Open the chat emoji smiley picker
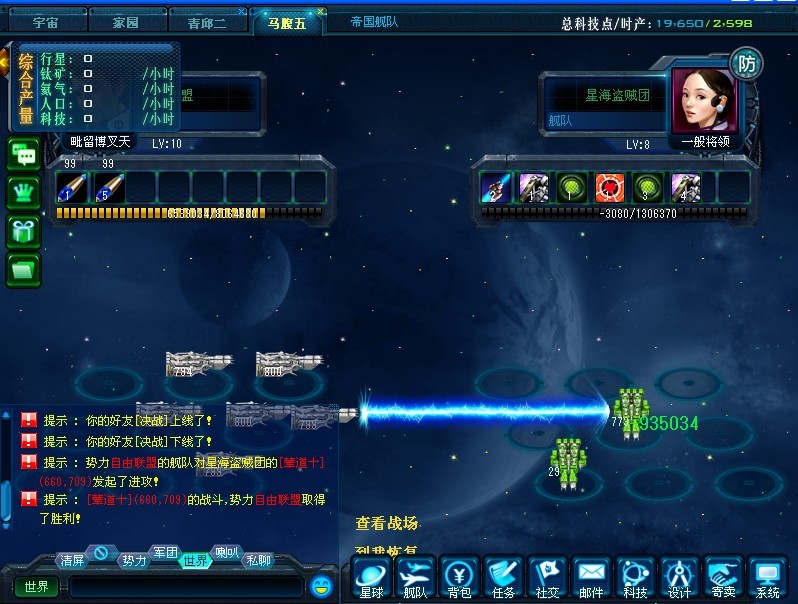This screenshot has width=798, height=604. point(321,585)
